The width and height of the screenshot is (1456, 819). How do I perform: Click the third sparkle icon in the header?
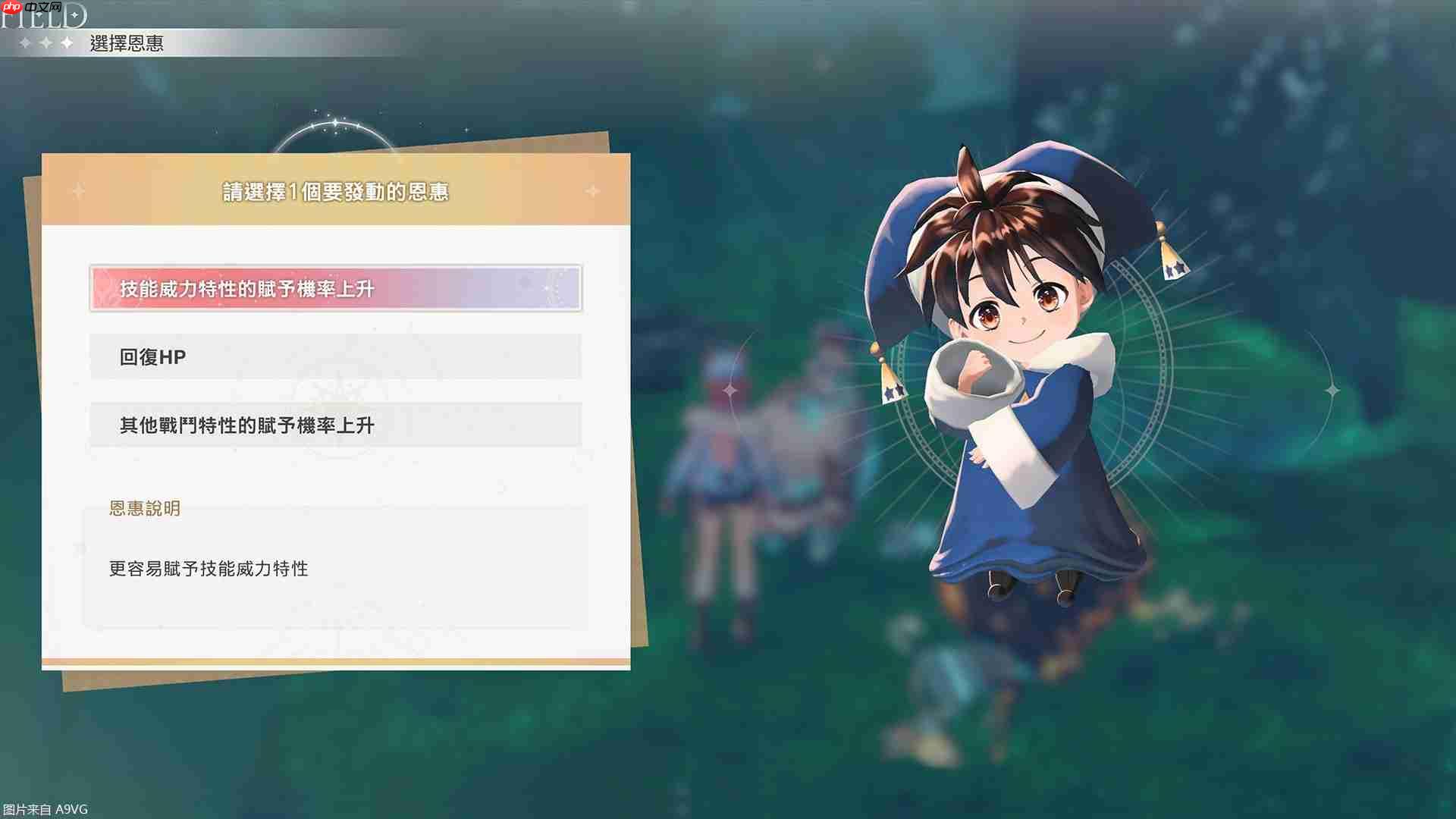pyautogui.click(x=66, y=42)
